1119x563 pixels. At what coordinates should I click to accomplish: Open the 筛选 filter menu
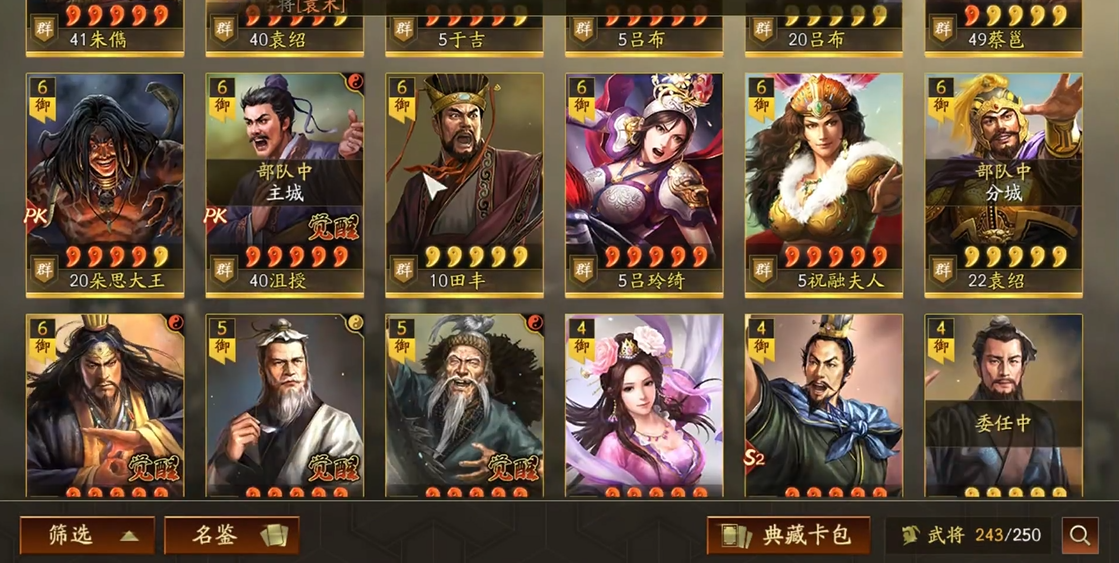[x=87, y=535]
